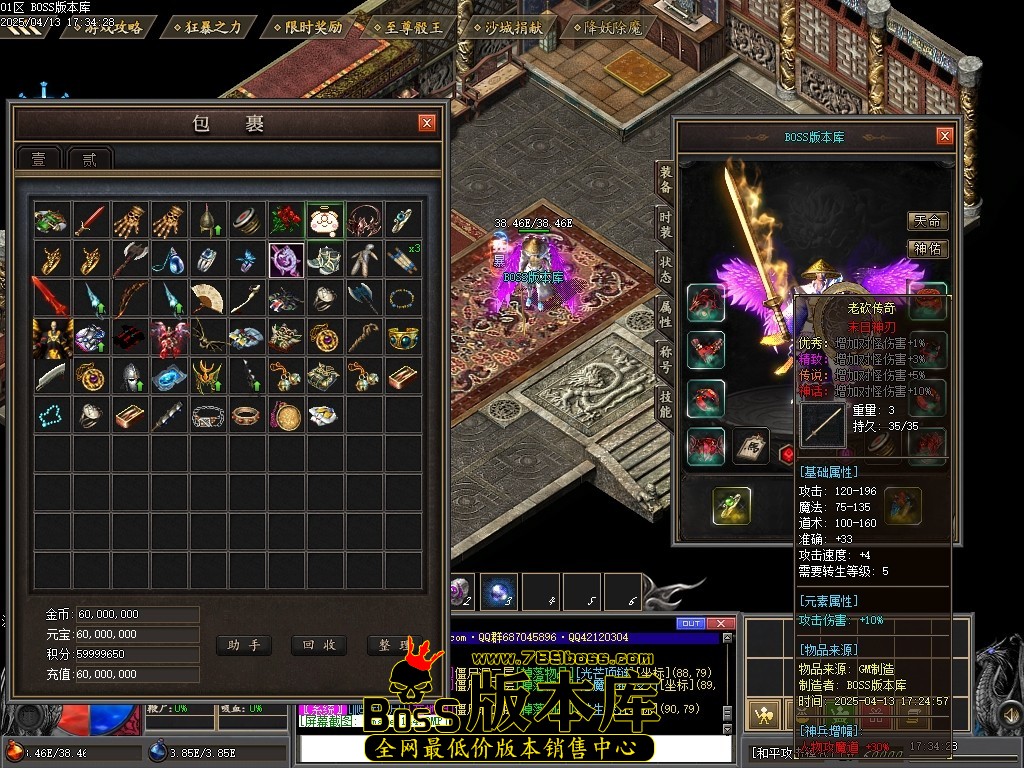
Task: Close the 包裹 inventory window
Action: [427, 123]
